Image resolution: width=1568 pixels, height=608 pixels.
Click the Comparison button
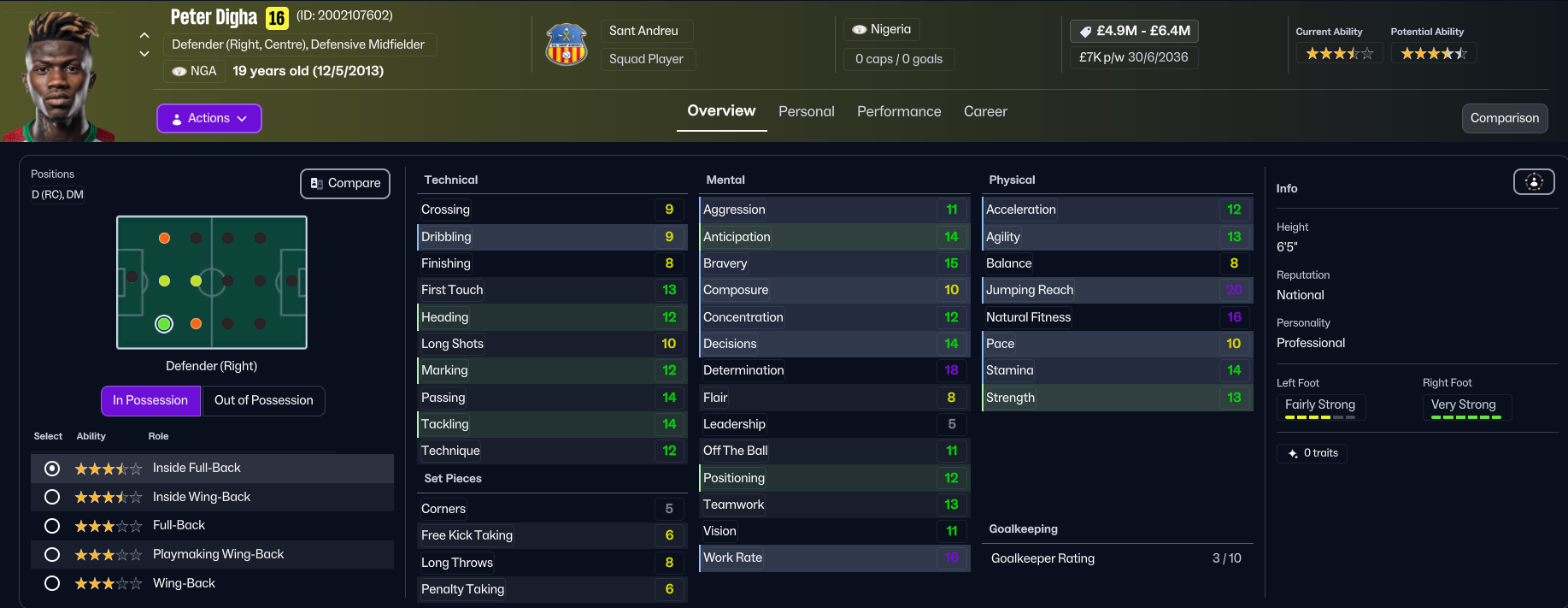click(x=1504, y=118)
